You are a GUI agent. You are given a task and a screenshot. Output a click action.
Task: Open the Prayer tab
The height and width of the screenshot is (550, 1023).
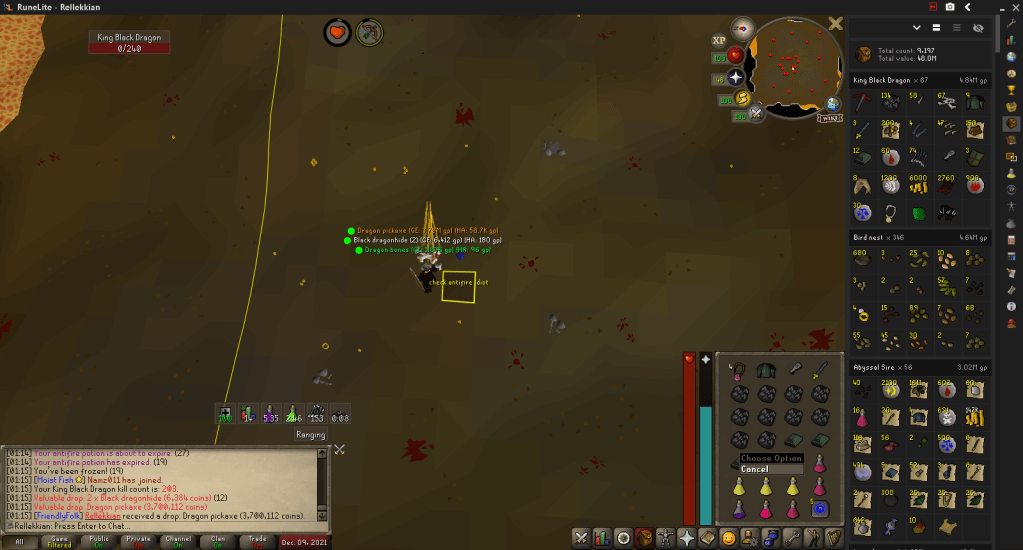point(688,537)
